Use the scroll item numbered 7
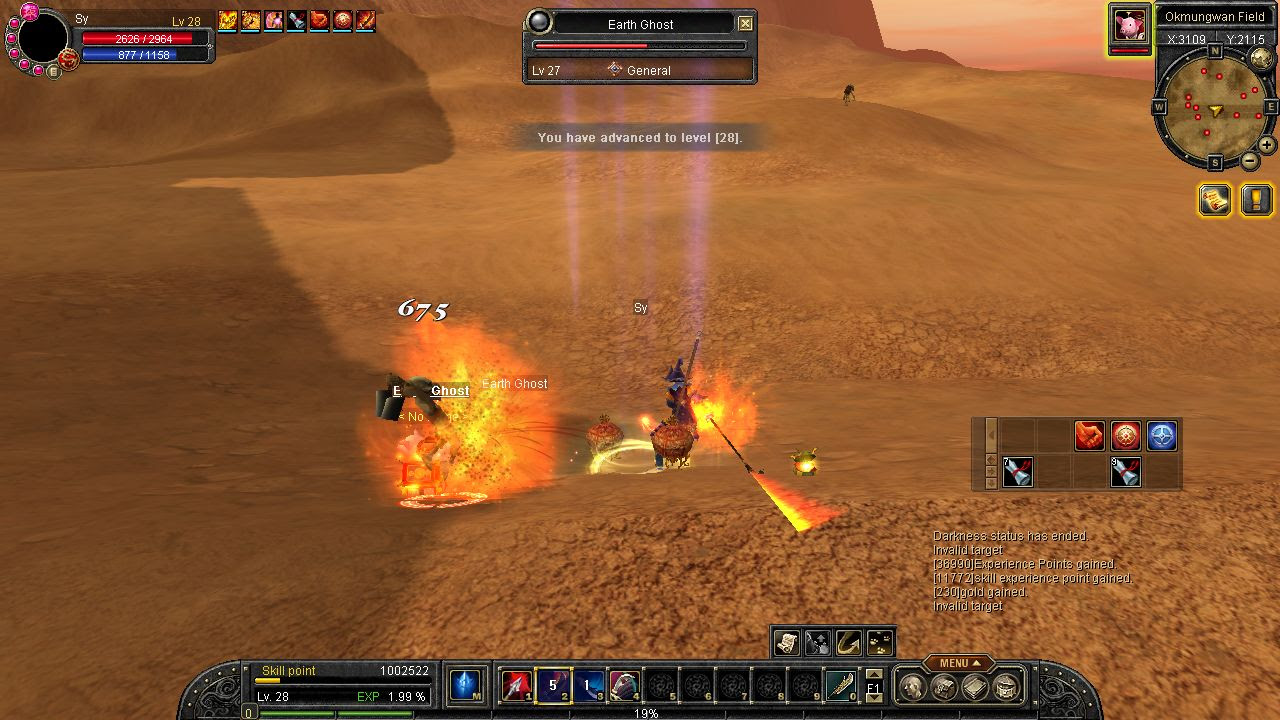 point(1018,472)
